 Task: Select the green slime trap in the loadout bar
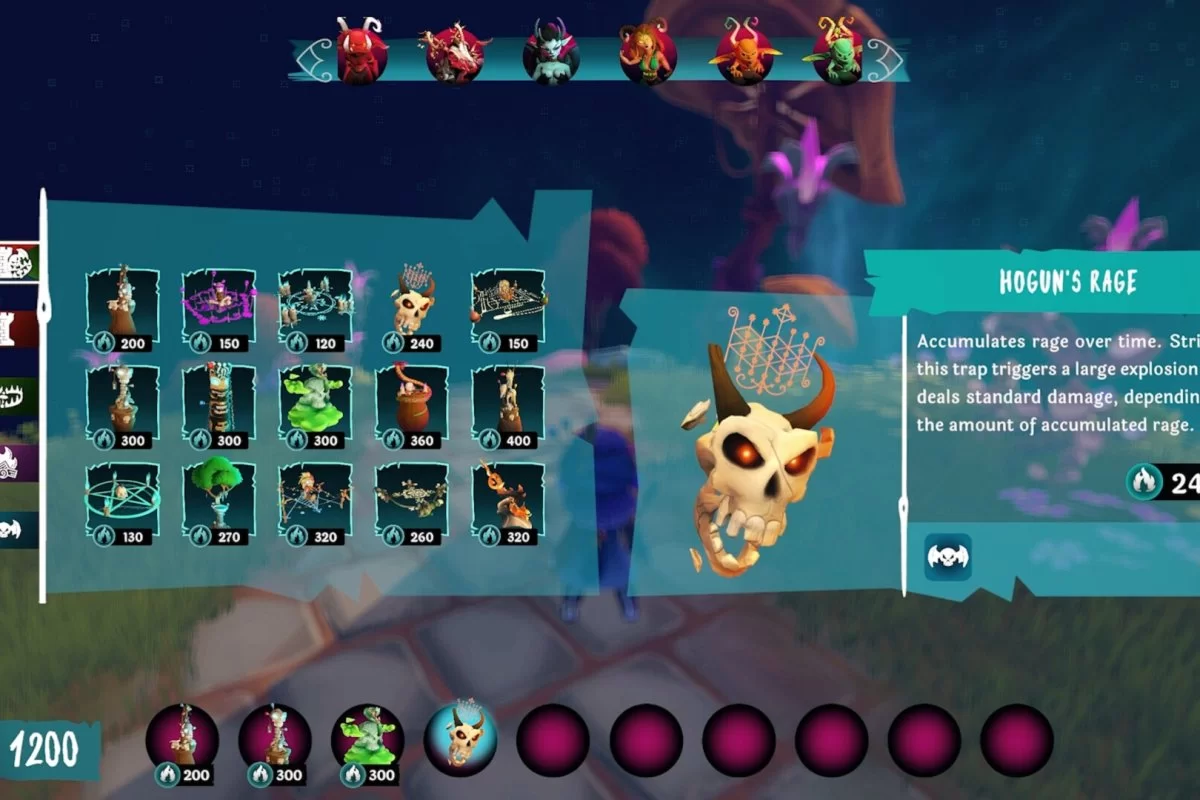coord(367,741)
